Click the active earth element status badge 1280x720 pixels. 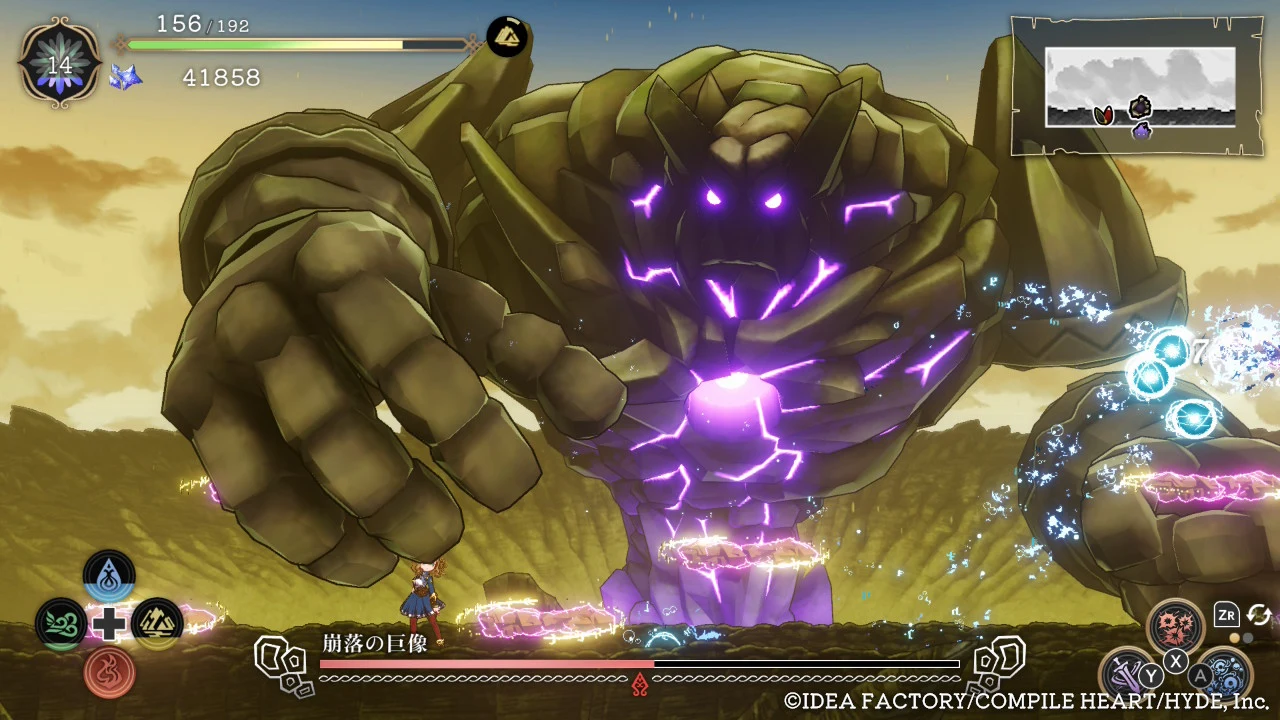tap(508, 37)
